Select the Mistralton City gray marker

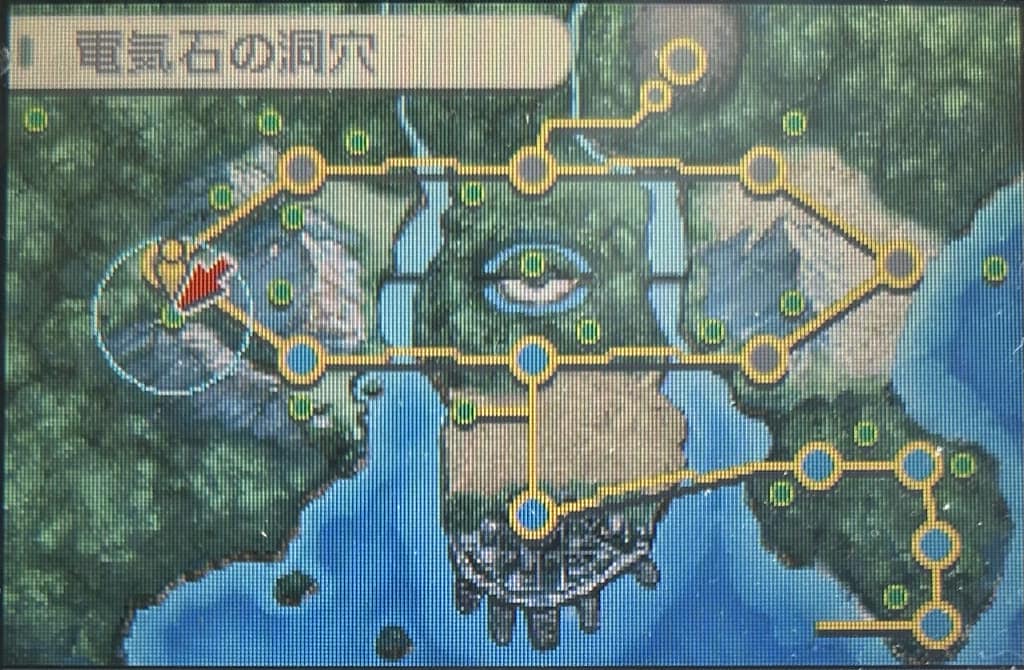click(302, 170)
